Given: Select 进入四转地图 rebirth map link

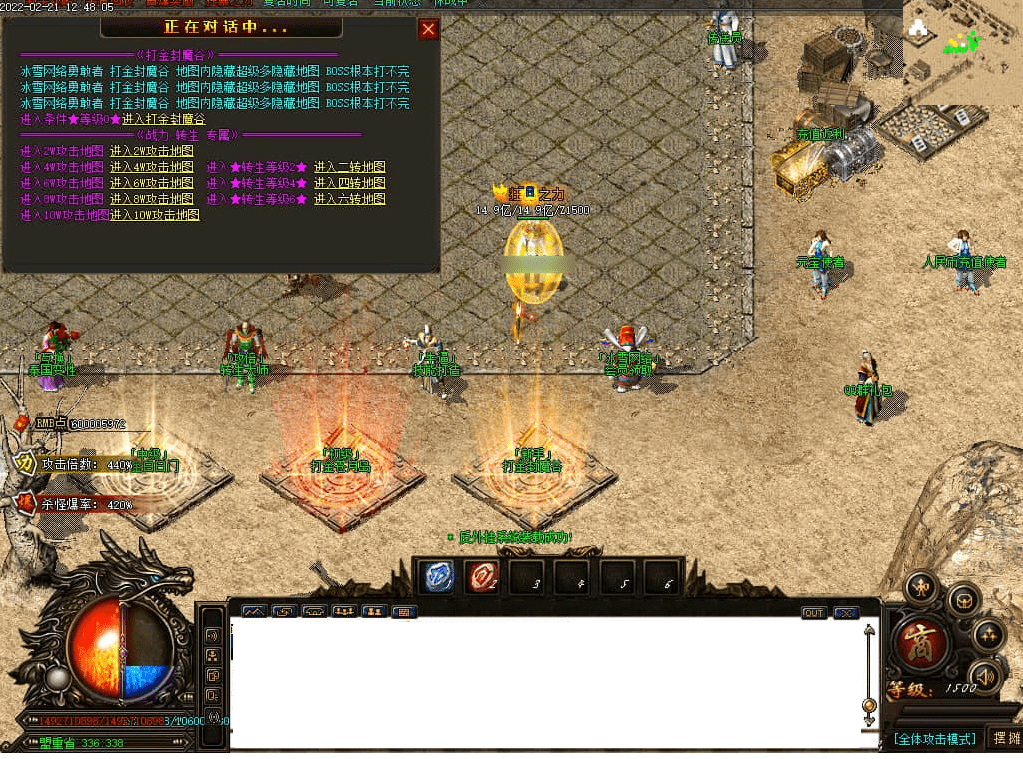Looking at the screenshot, I should pyautogui.click(x=349, y=183).
